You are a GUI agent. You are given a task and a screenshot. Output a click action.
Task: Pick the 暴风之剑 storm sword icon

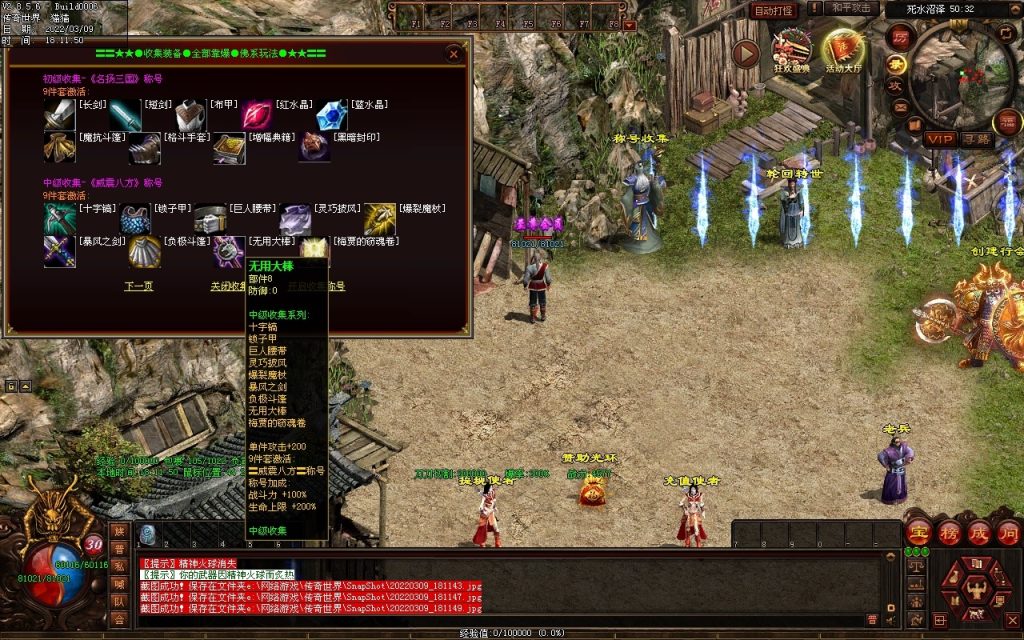[58, 252]
